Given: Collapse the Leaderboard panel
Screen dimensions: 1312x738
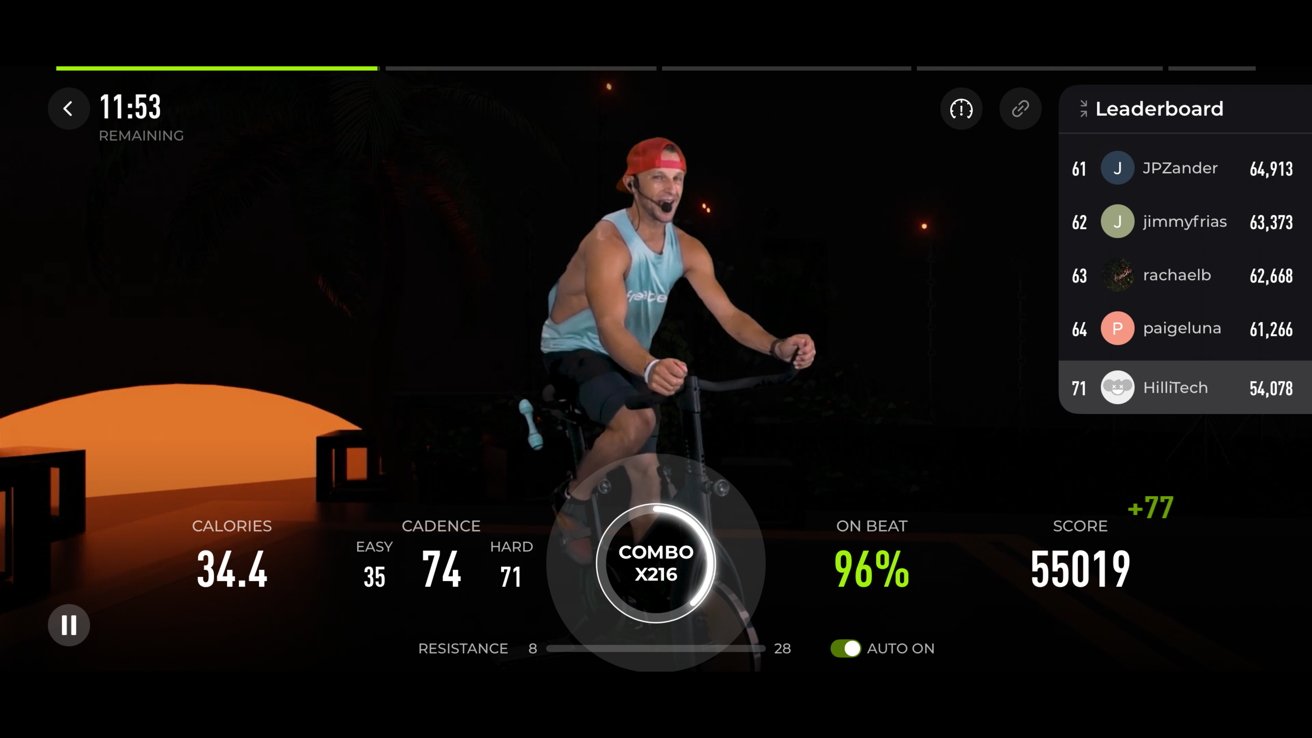Looking at the screenshot, I should (x=1083, y=109).
